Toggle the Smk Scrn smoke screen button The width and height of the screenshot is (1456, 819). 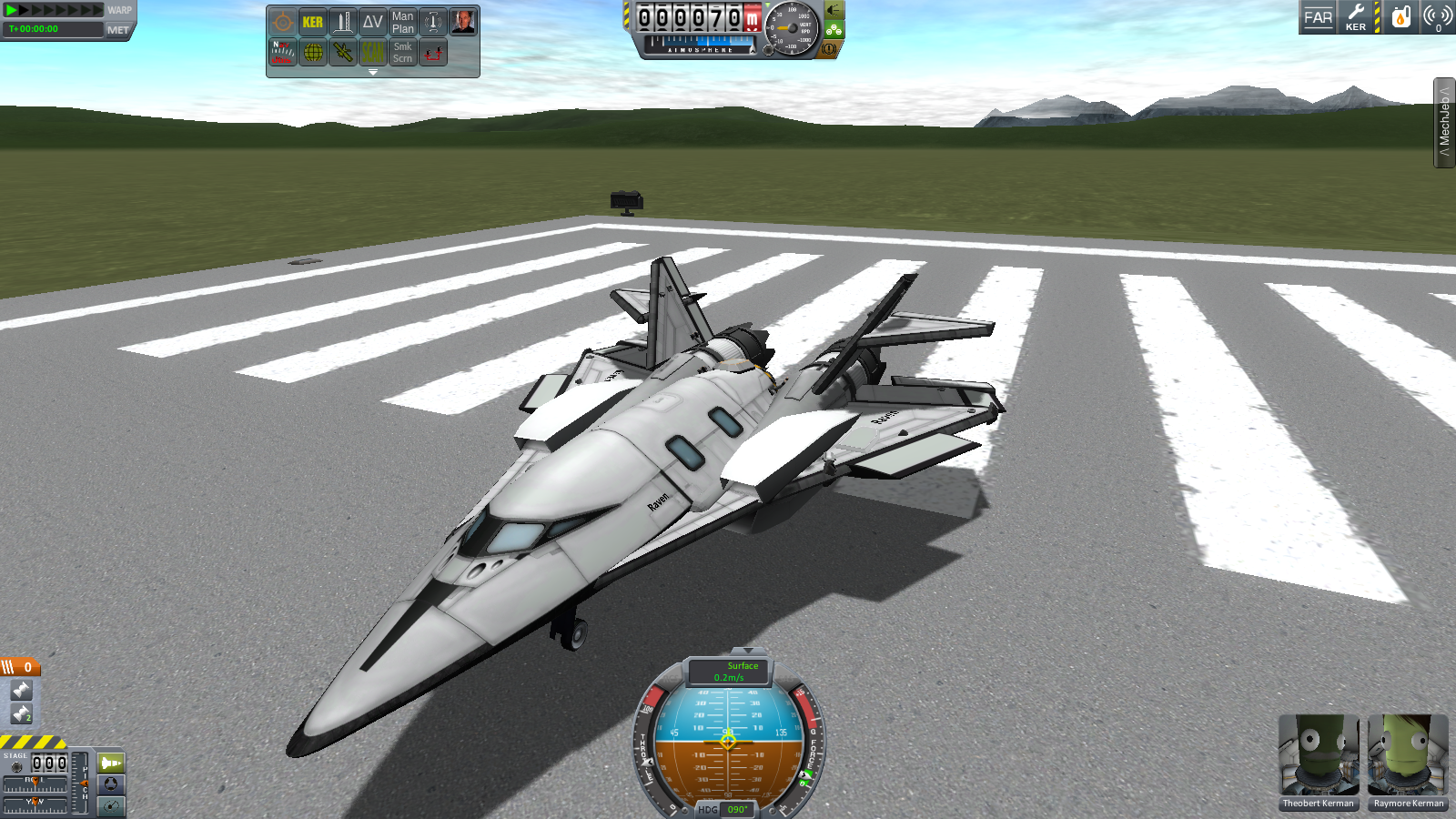(x=402, y=52)
